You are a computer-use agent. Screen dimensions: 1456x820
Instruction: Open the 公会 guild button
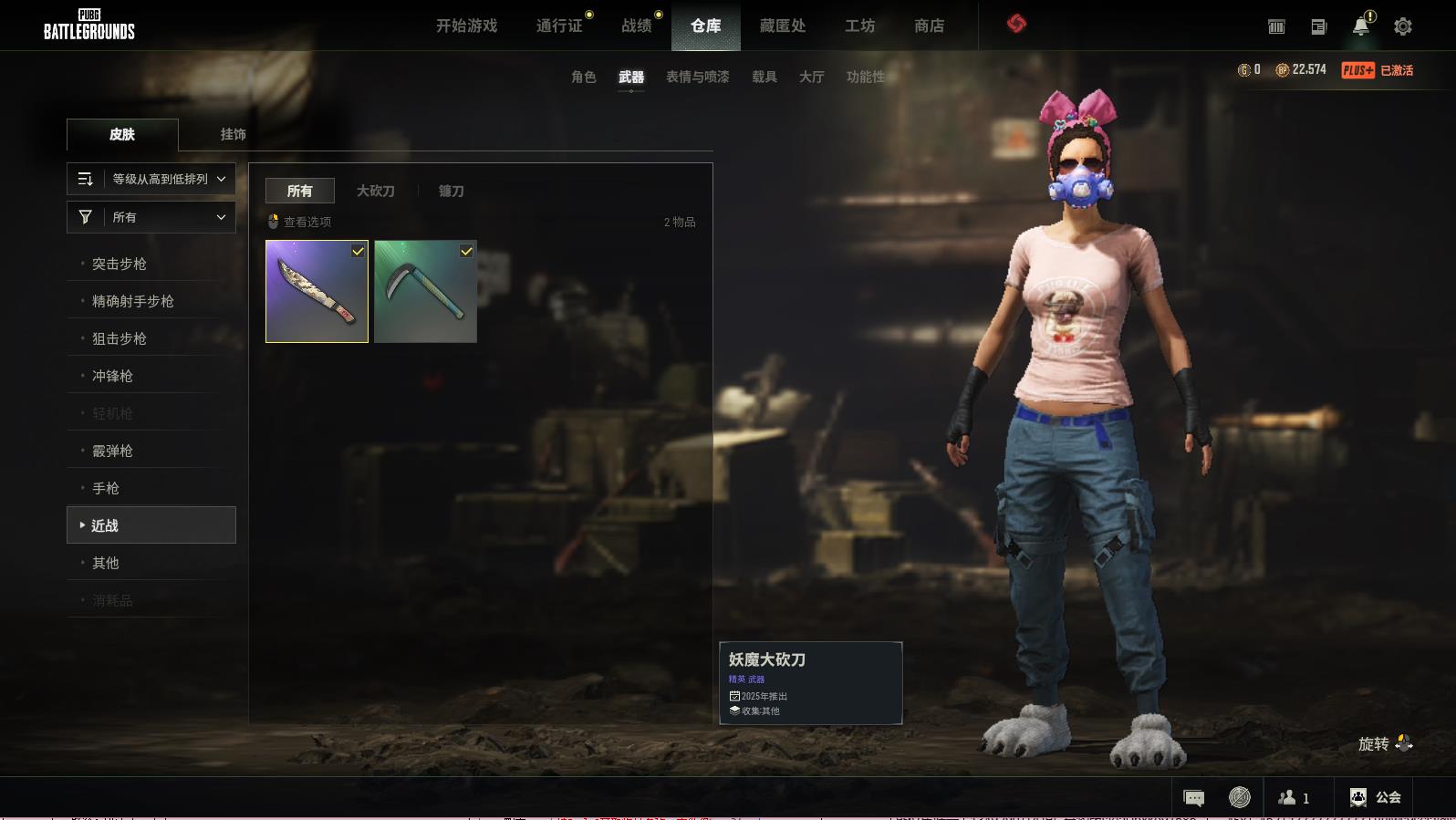1376,797
